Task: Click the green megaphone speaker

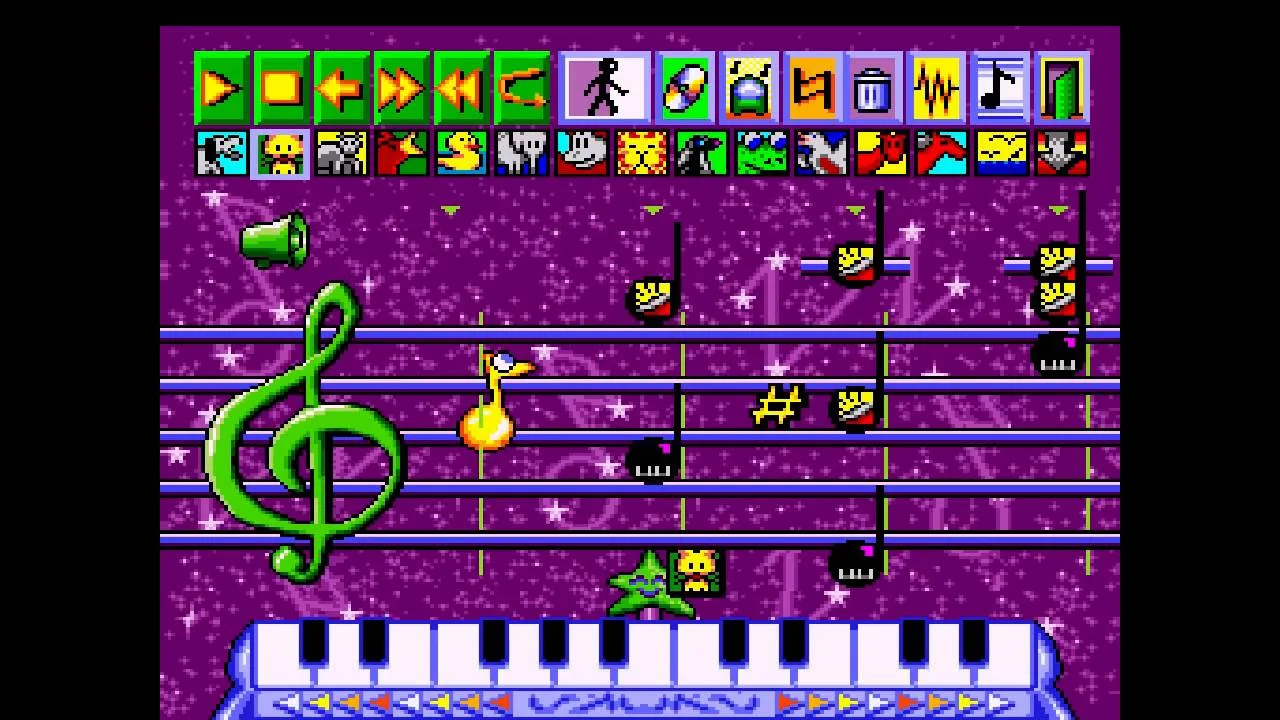Action: click(274, 240)
